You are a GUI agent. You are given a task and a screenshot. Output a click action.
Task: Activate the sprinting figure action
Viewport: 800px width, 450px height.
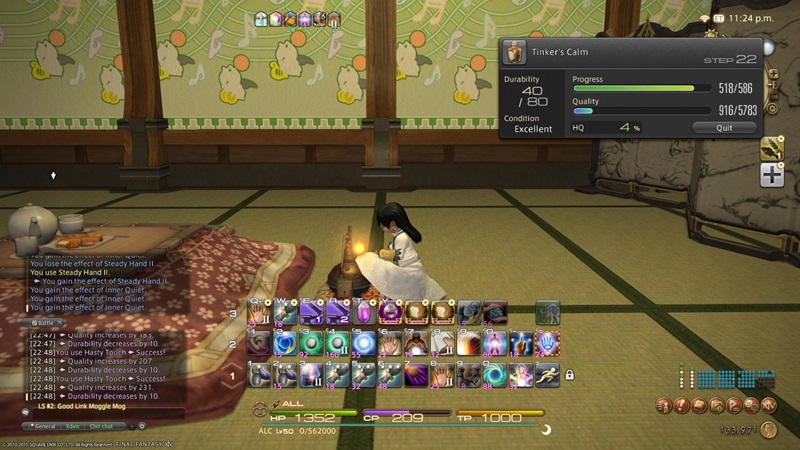[546, 374]
